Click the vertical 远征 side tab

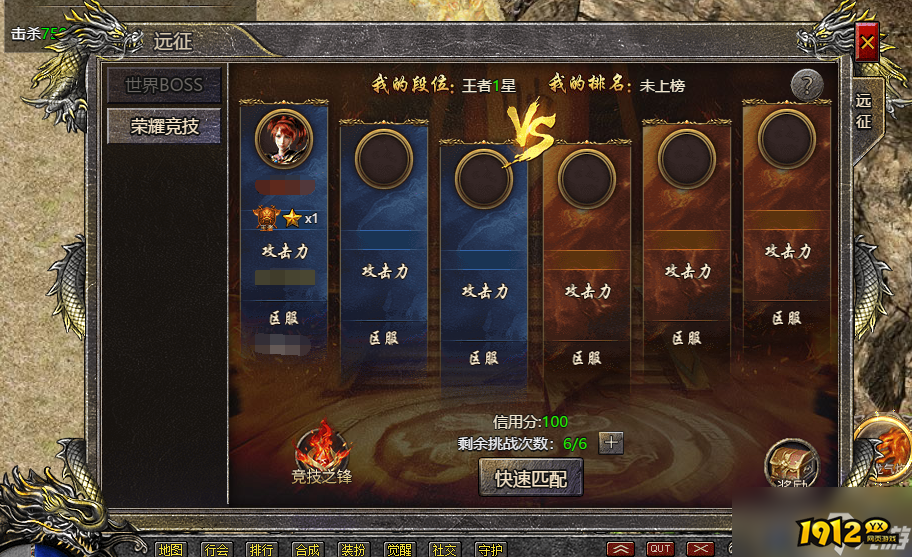863,111
